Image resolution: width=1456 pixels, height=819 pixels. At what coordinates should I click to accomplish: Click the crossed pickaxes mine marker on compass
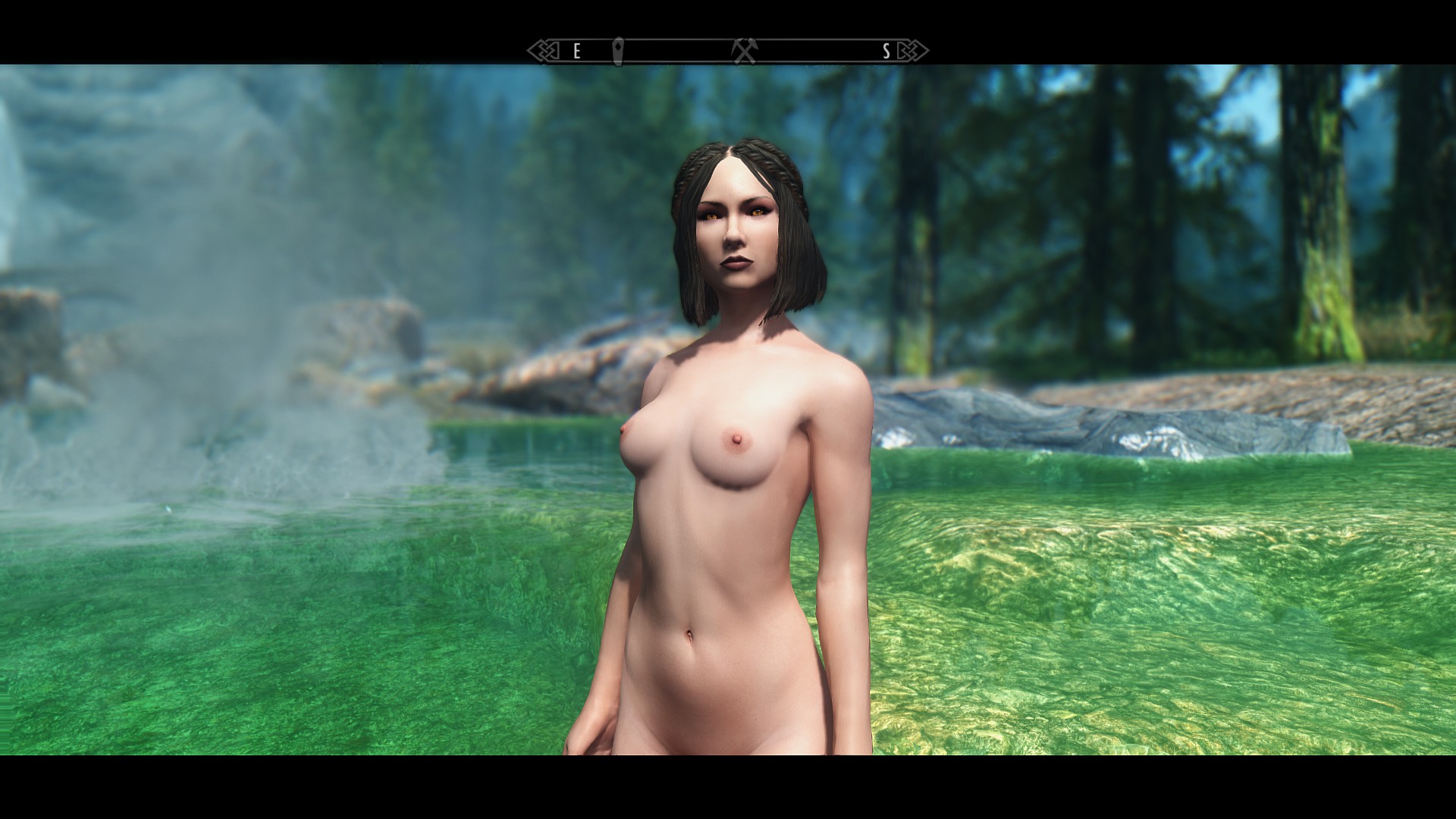(x=744, y=51)
